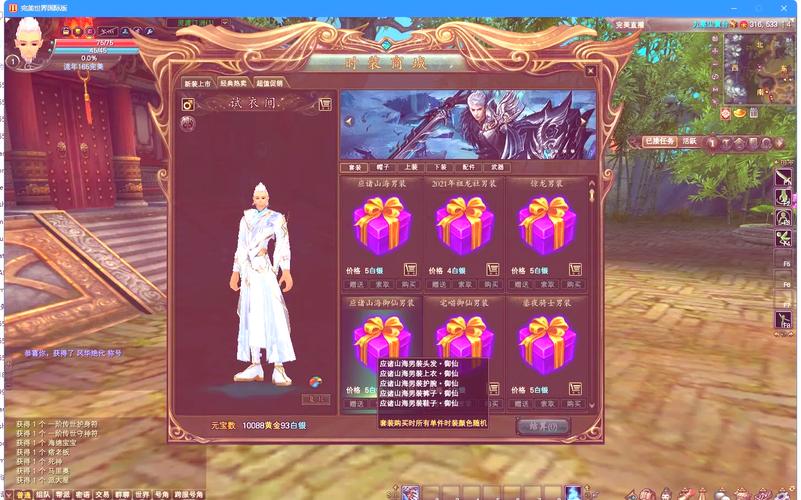Close the fashion shop window
The image size is (801, 500).
point(590,71)
